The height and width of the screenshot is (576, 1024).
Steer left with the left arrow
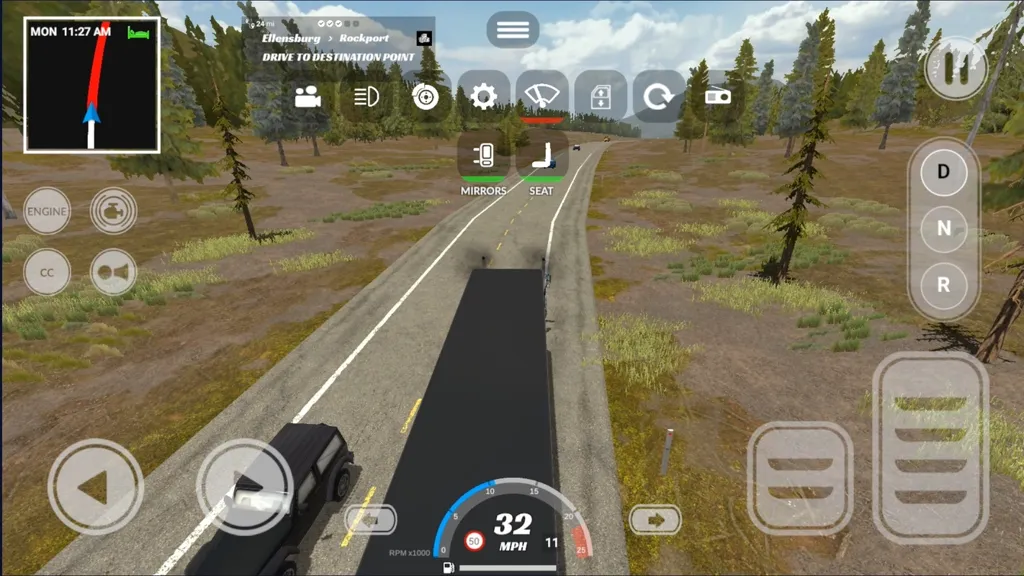pos(95,487)
